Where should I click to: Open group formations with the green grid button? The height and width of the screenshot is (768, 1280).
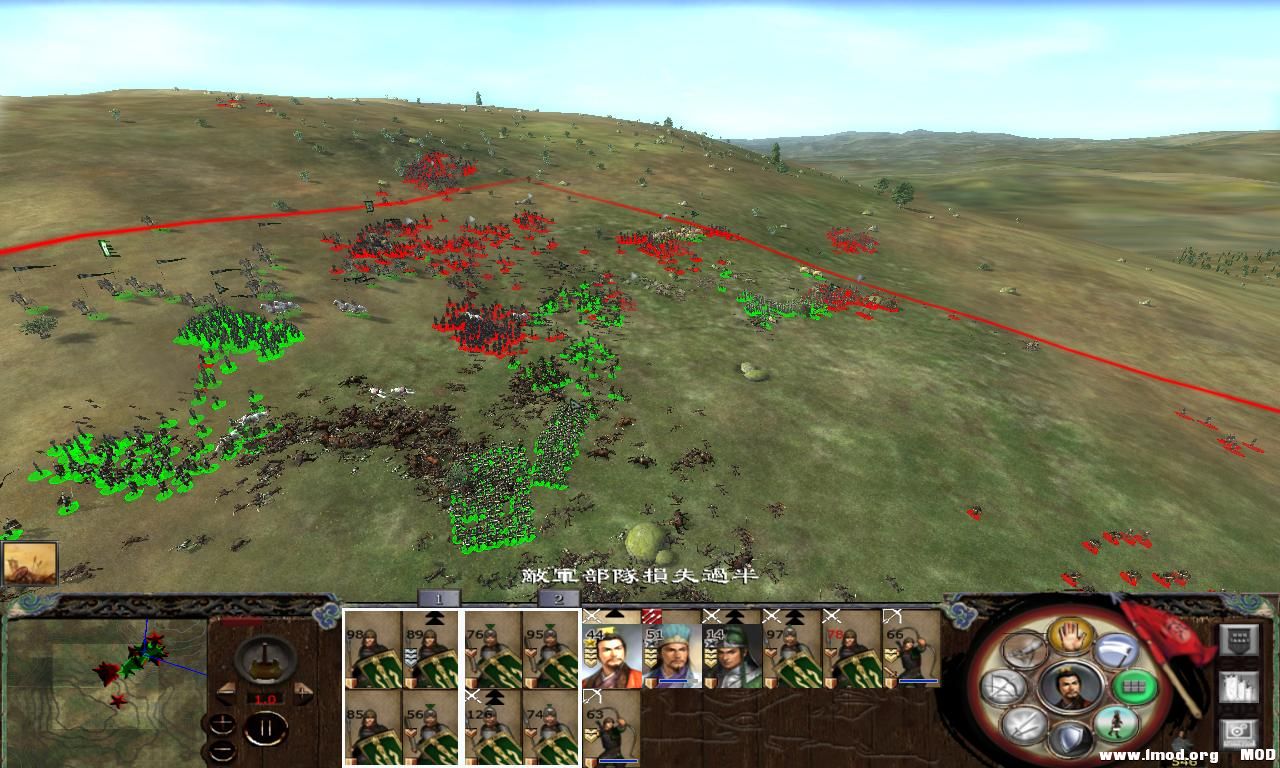[1133, 687]
